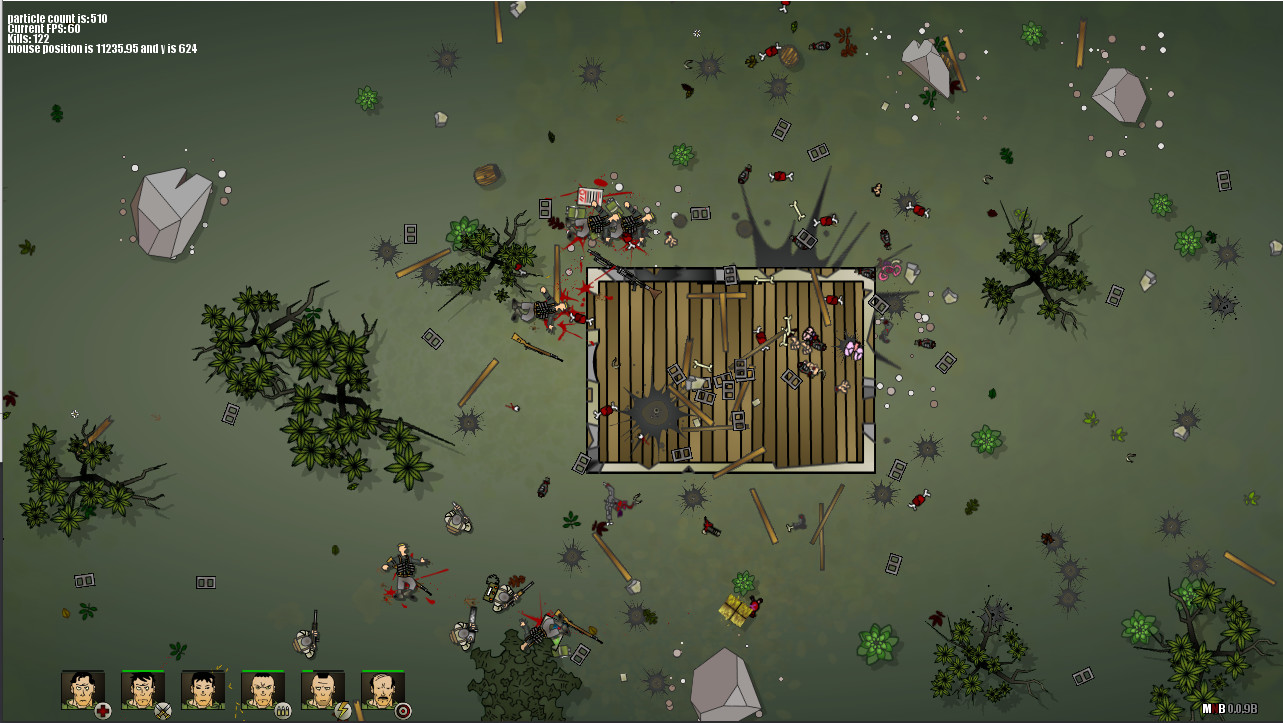Select the medic cross icon on the first portrait
The width and height of the screenshot is (1283, 723).
point(103,711)
